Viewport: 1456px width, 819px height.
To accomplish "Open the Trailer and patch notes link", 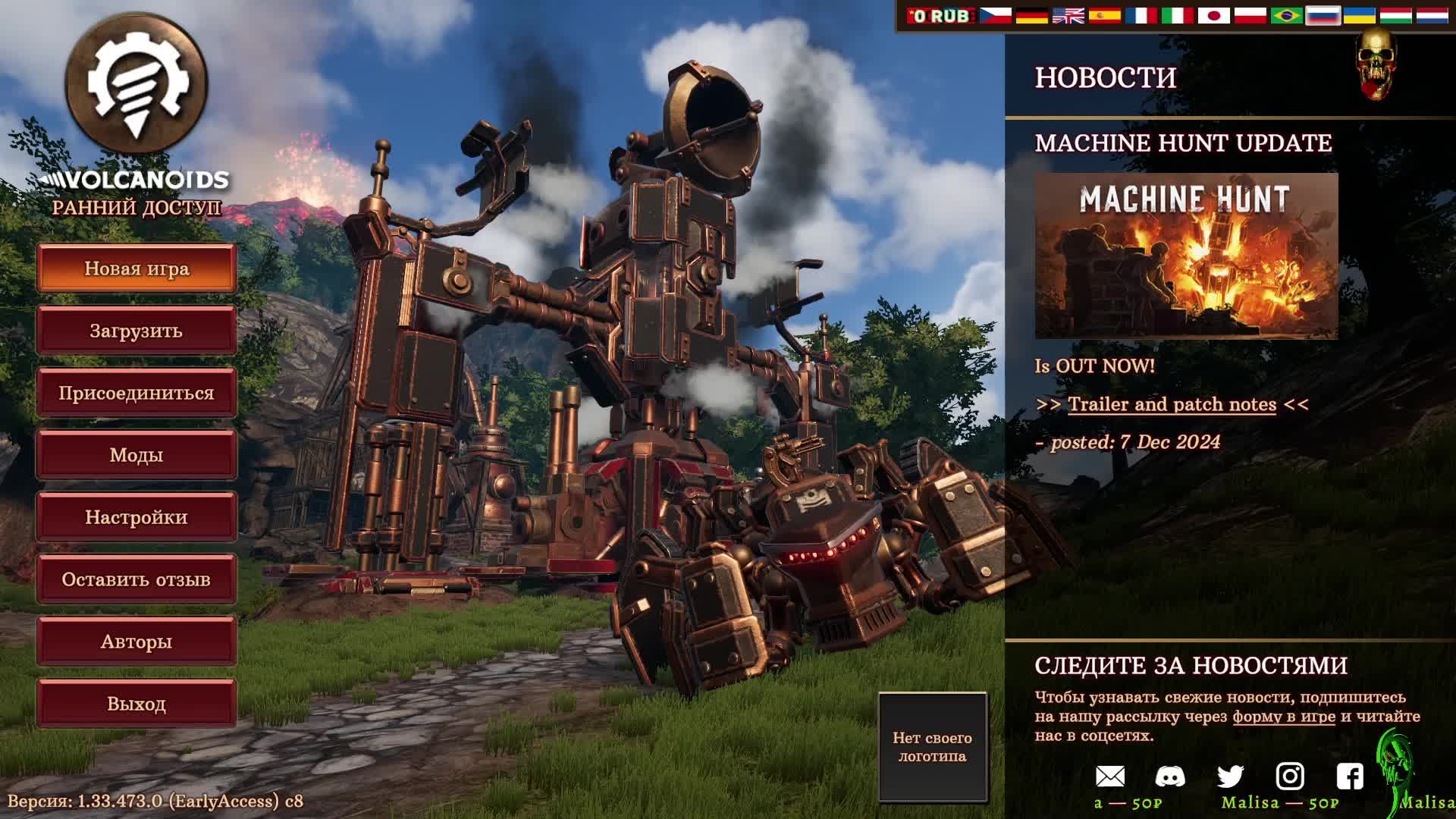I will coord(1172,404).
